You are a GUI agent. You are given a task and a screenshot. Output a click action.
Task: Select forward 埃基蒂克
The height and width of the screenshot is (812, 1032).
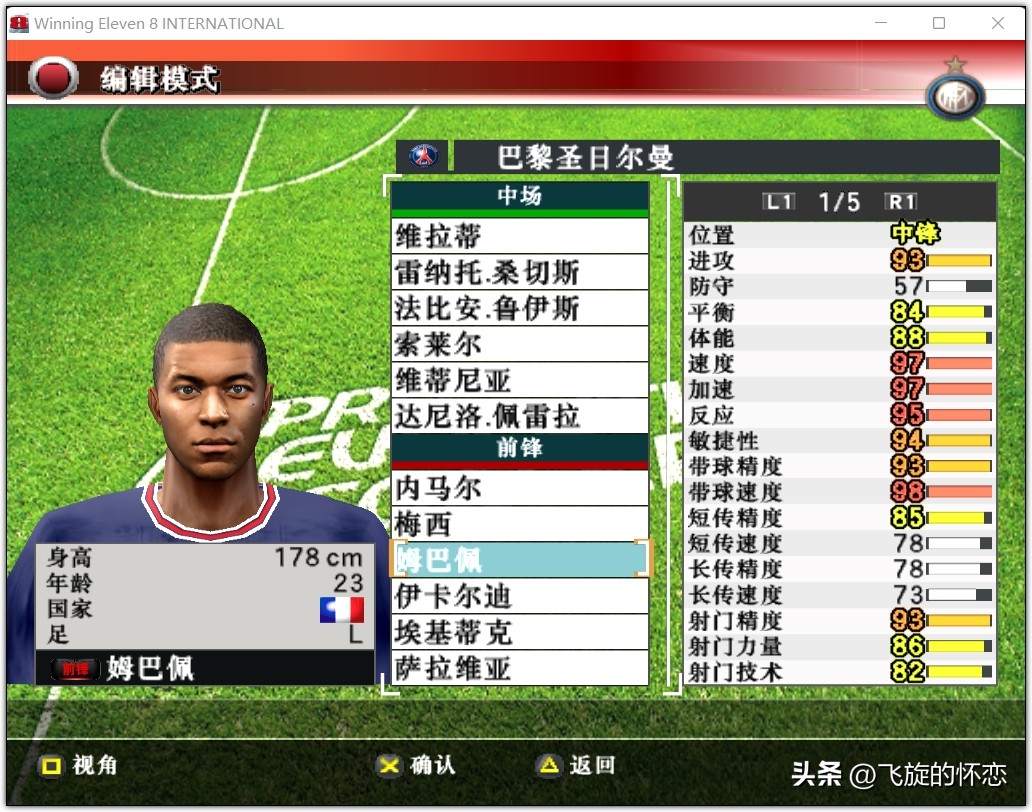[x=519, y=632]
